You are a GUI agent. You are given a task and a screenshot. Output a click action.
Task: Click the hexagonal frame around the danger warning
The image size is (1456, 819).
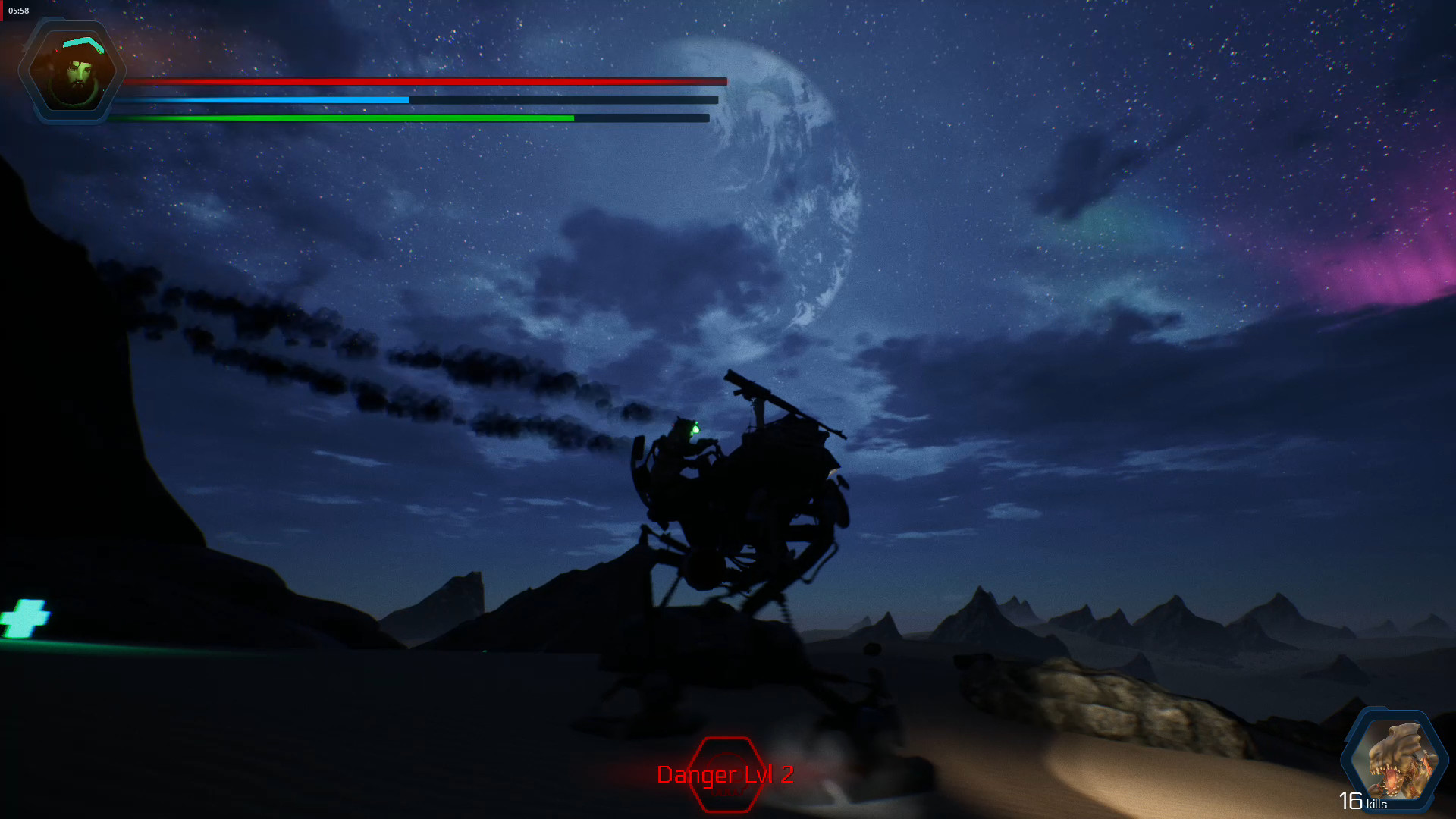(x=725, y=775)
